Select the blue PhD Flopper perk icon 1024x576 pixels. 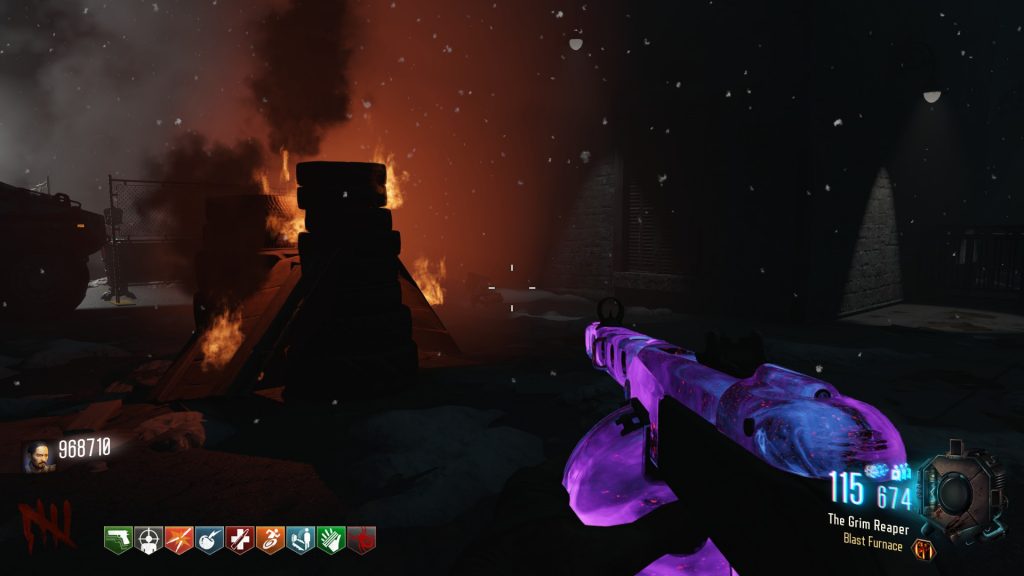pyautogui.click(x=209, y=539)
